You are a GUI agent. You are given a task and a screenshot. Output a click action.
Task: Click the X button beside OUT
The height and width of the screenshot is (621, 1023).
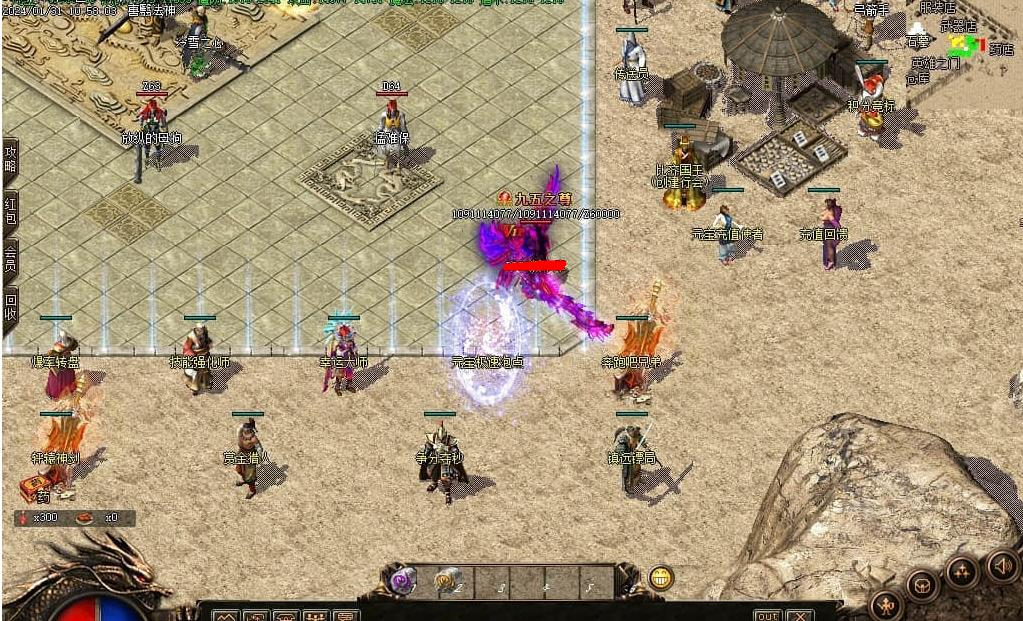(798, 615)
